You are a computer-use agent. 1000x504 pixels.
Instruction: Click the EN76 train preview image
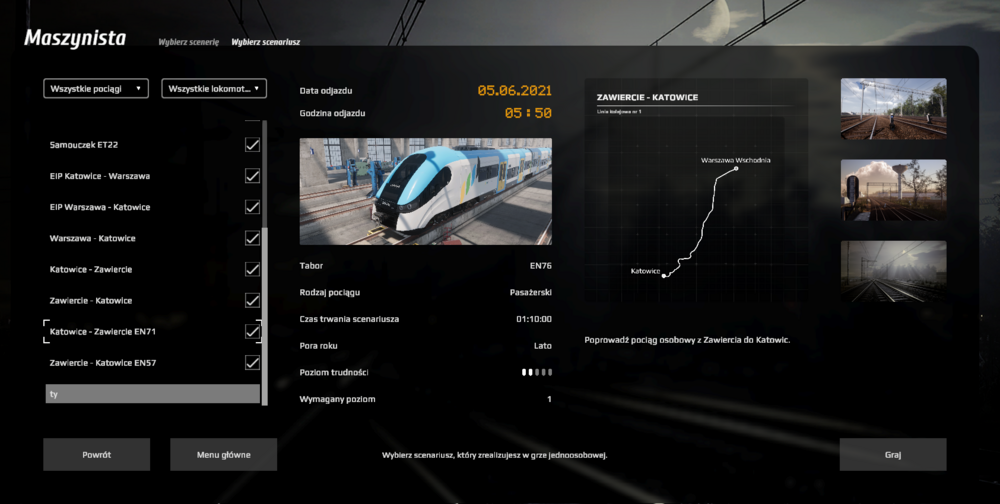click(x=425, y=191)
